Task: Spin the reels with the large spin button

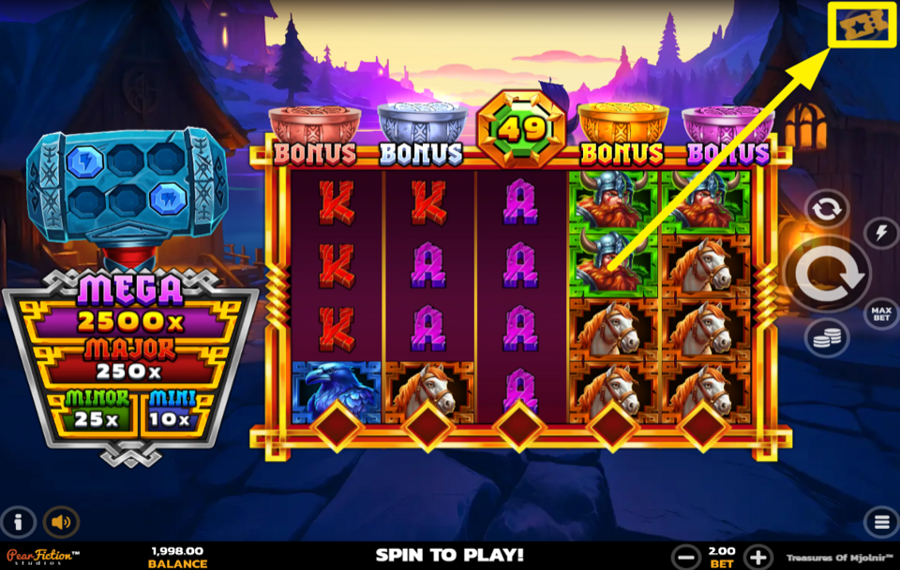Action: pyautogui.click(x=828, y=272)
